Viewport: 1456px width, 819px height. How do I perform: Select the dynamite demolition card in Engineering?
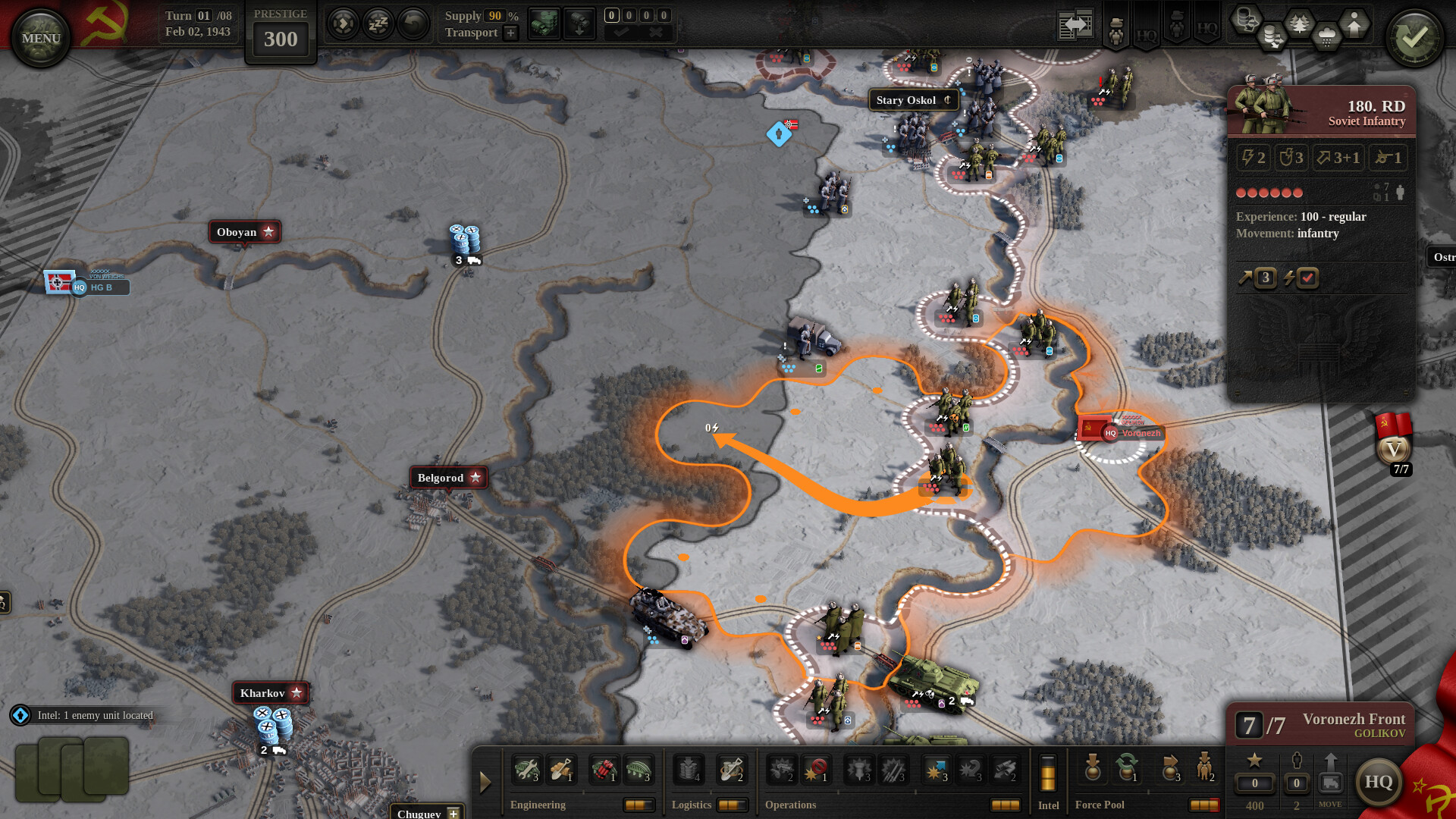point(604,769)
